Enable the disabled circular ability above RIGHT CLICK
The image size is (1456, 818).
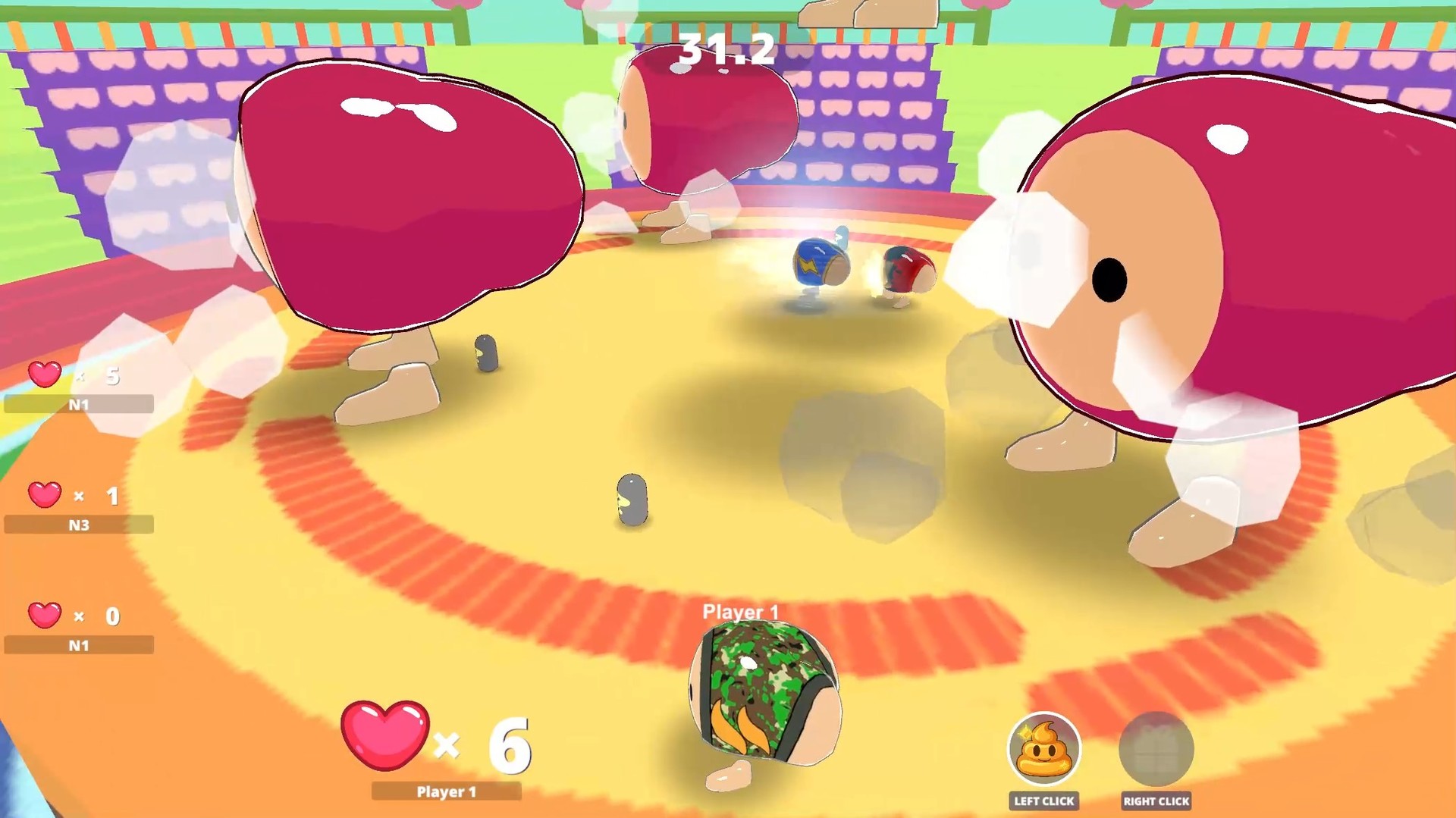(x=1156, y=749)
